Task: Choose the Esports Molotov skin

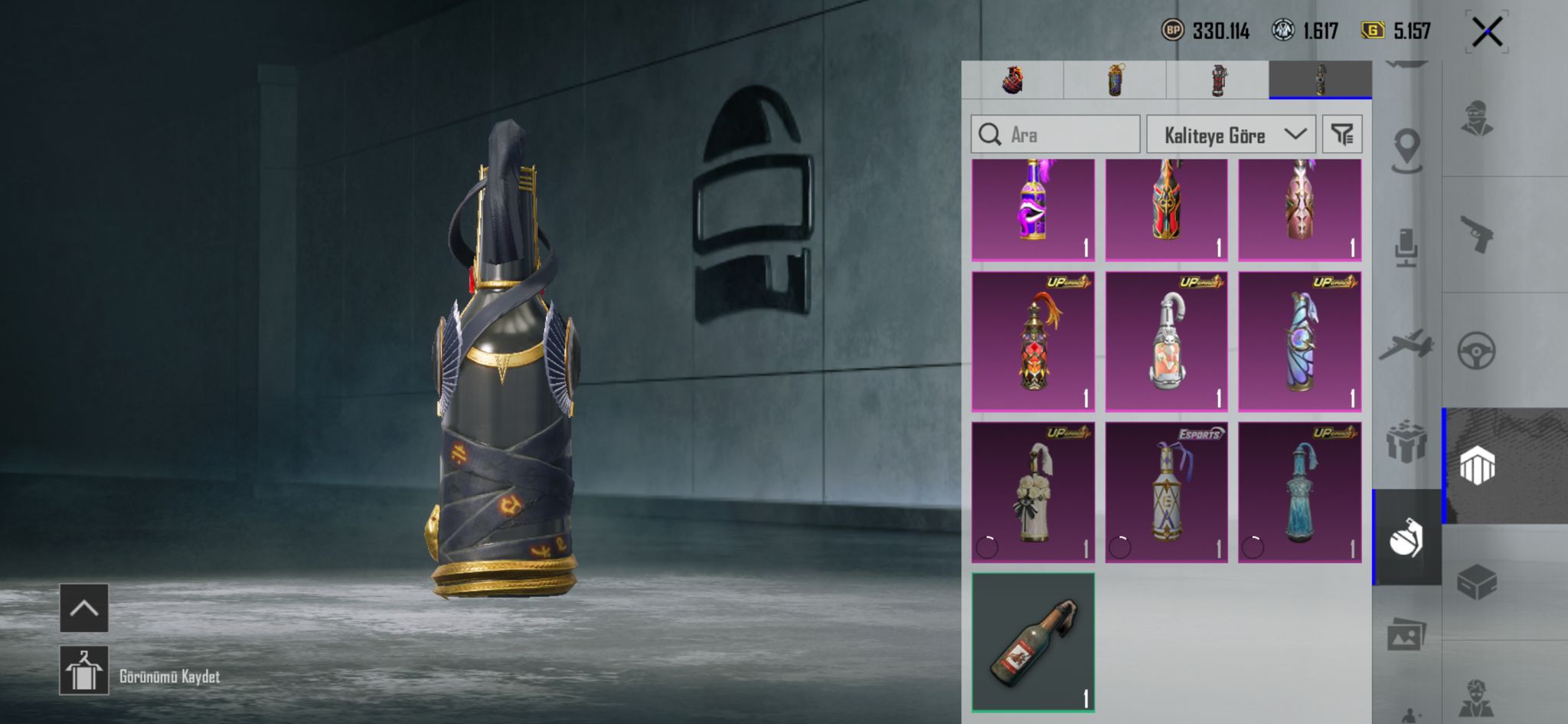Action: 1166,492
